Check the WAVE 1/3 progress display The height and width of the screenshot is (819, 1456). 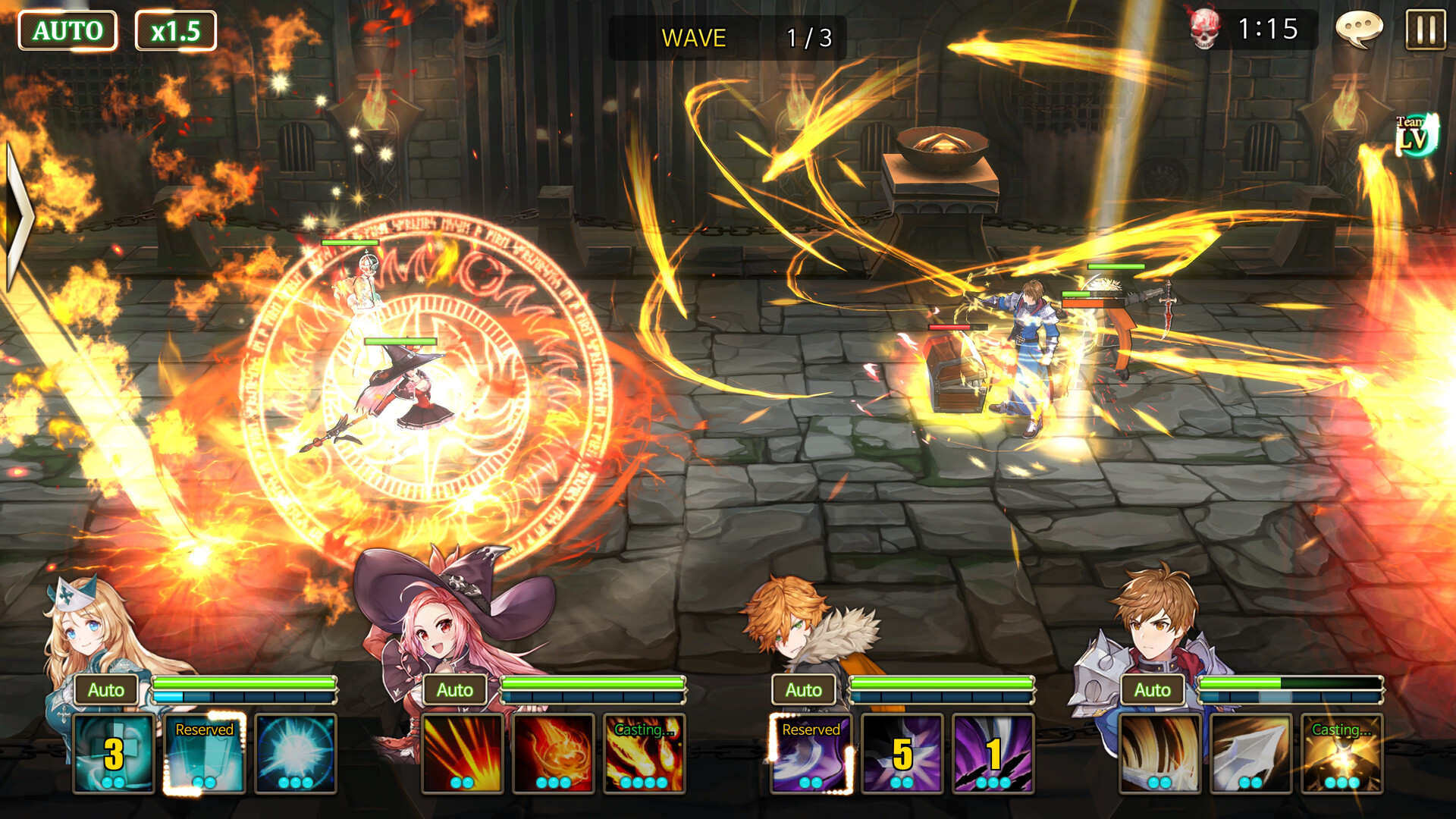728,38
